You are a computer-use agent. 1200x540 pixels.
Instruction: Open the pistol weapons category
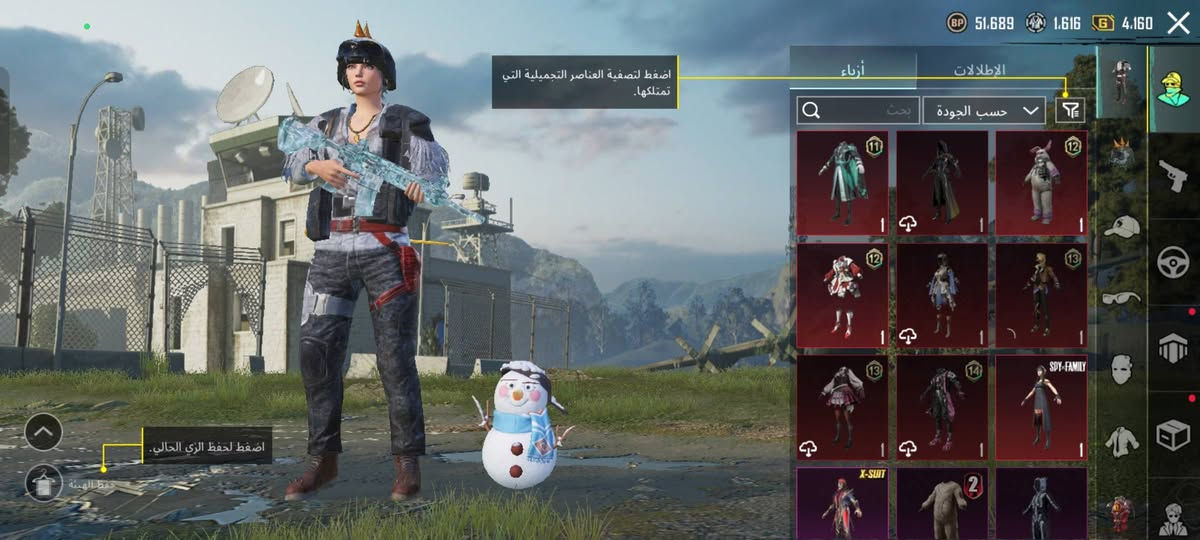tap(1173, 176)
